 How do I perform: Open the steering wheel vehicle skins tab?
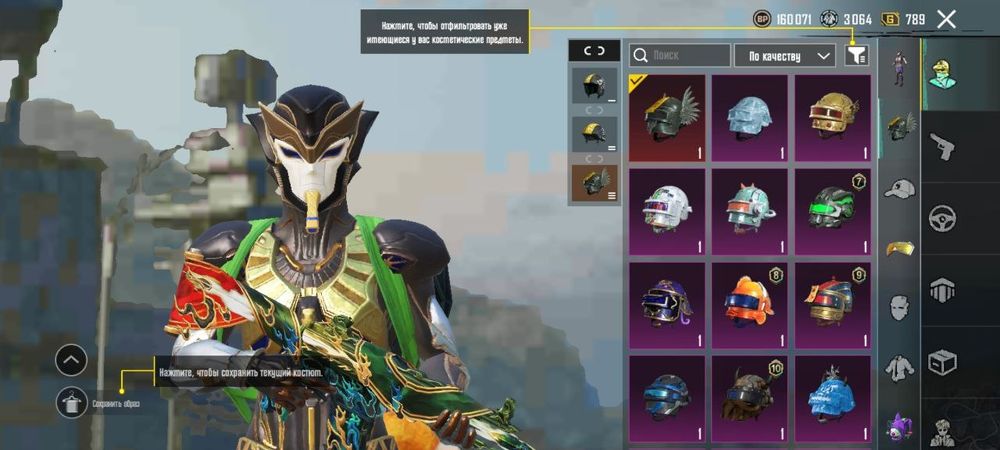point(942,218)
